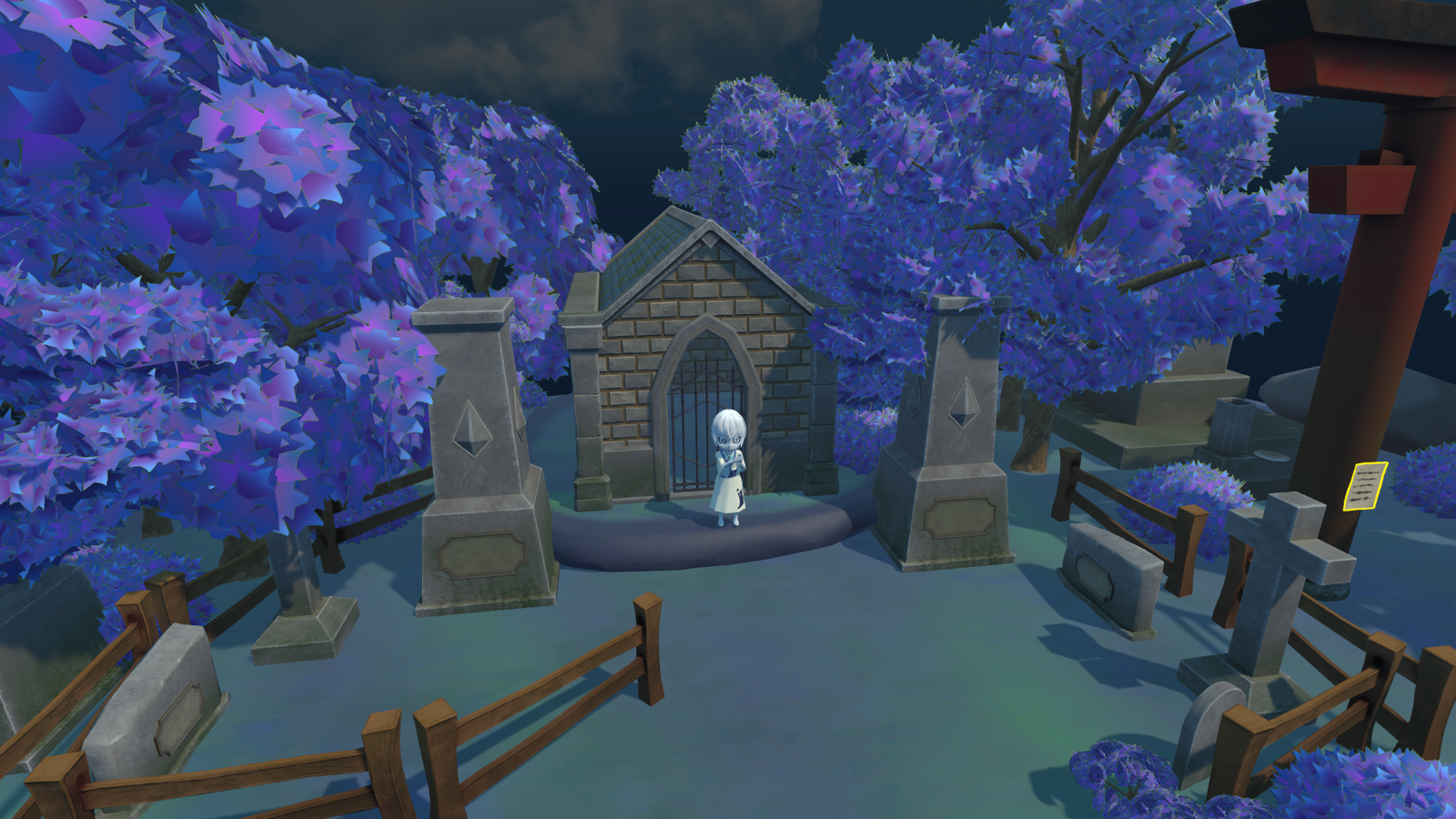
Task: Read the yellow-outlined paper note
Action: (x=1366, y=485)
